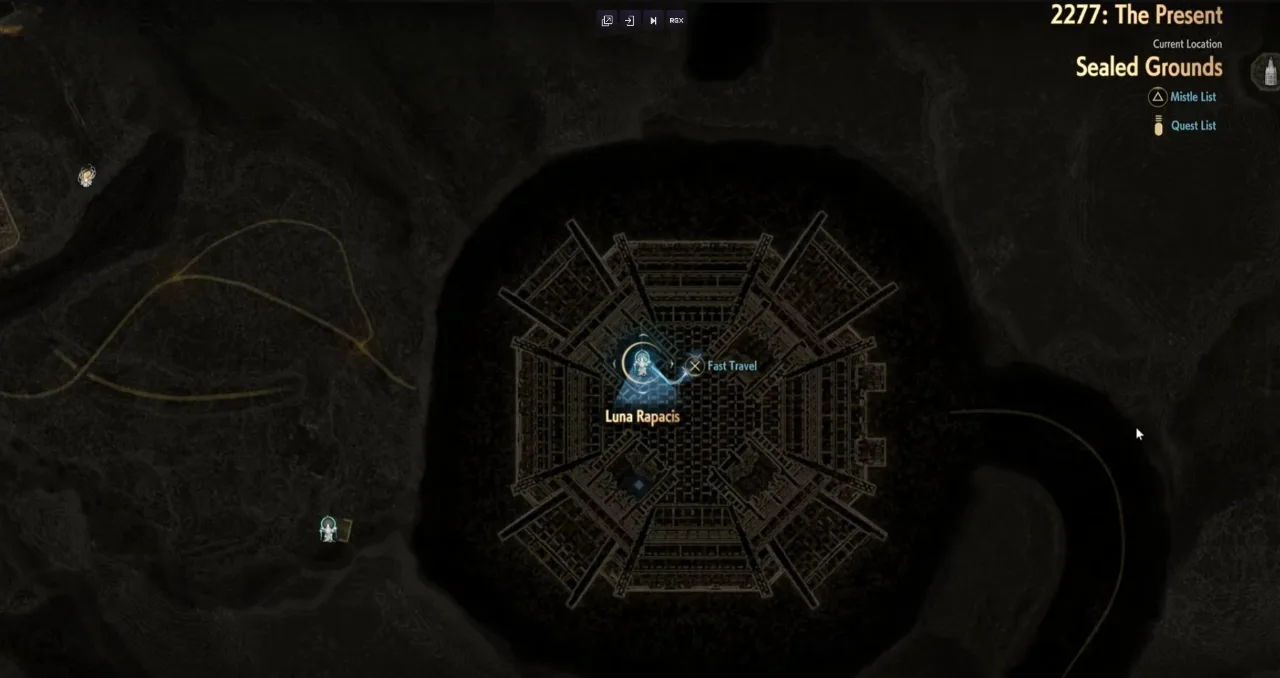Select the mistle marker beside the yellow note
This screenshot has width=1280, height=678.
coord(328,529)
